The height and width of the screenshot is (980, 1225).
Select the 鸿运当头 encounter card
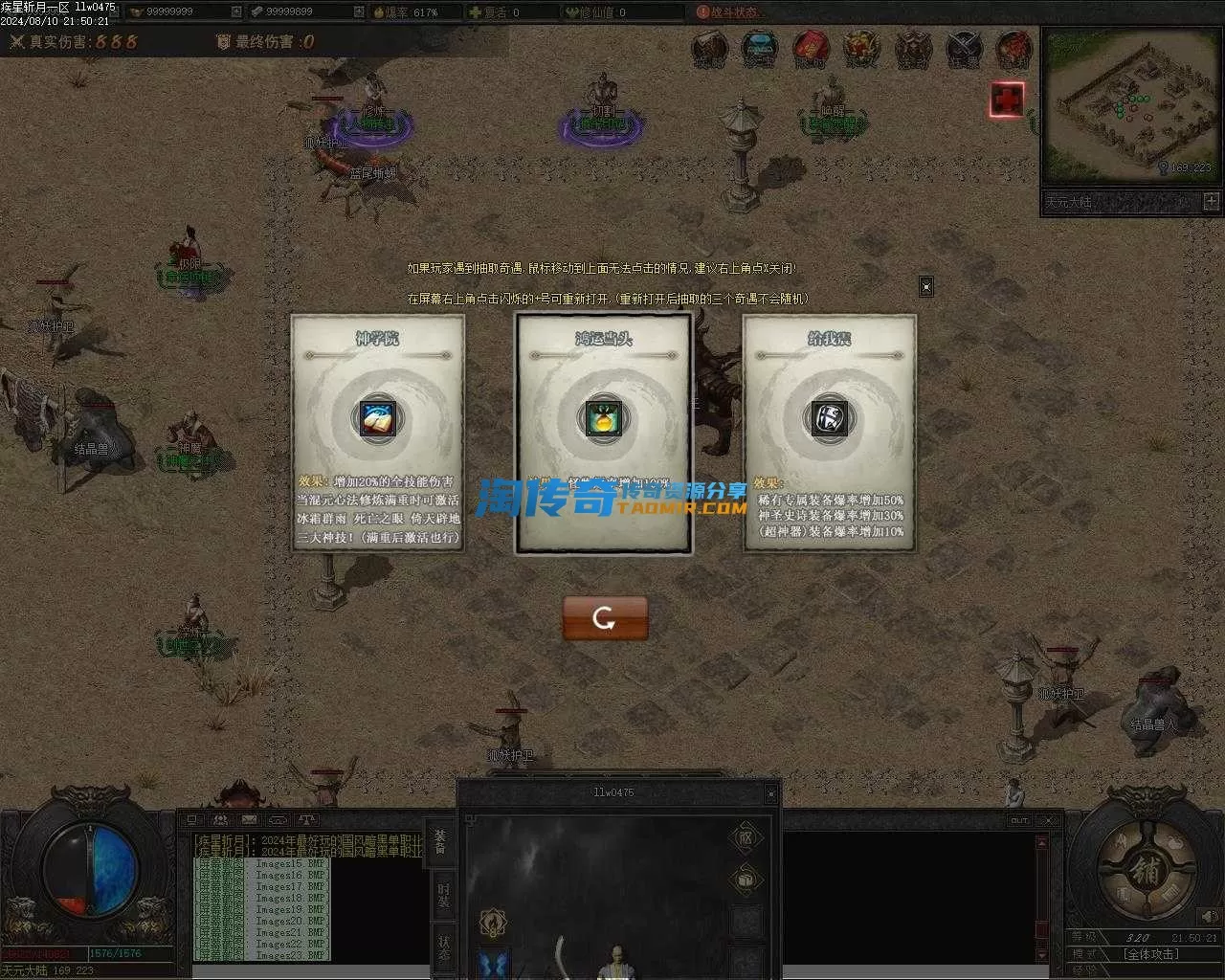[604, 433]
